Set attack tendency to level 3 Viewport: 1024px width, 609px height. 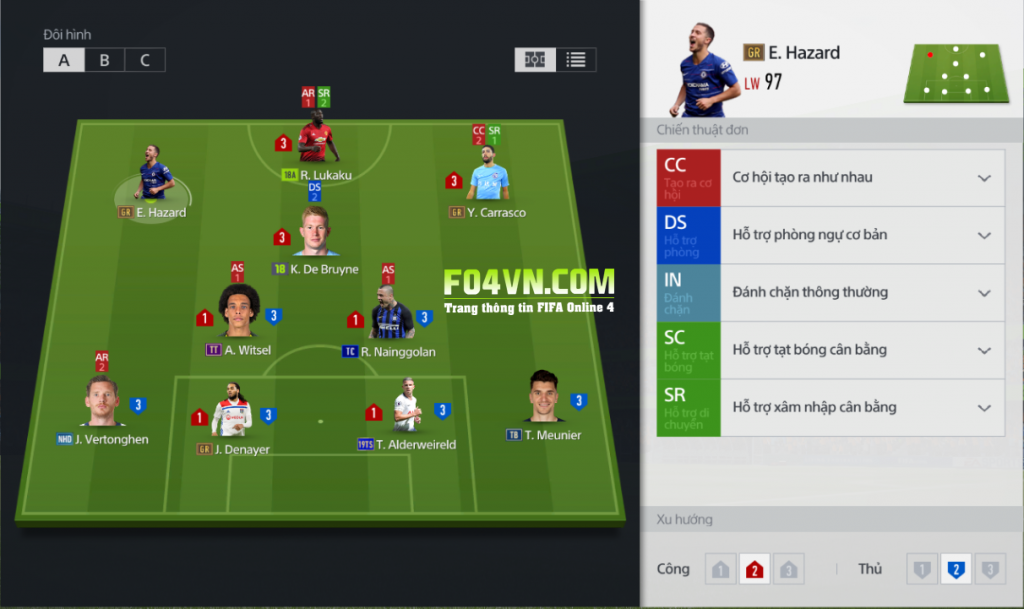click(x=788, y=570)
